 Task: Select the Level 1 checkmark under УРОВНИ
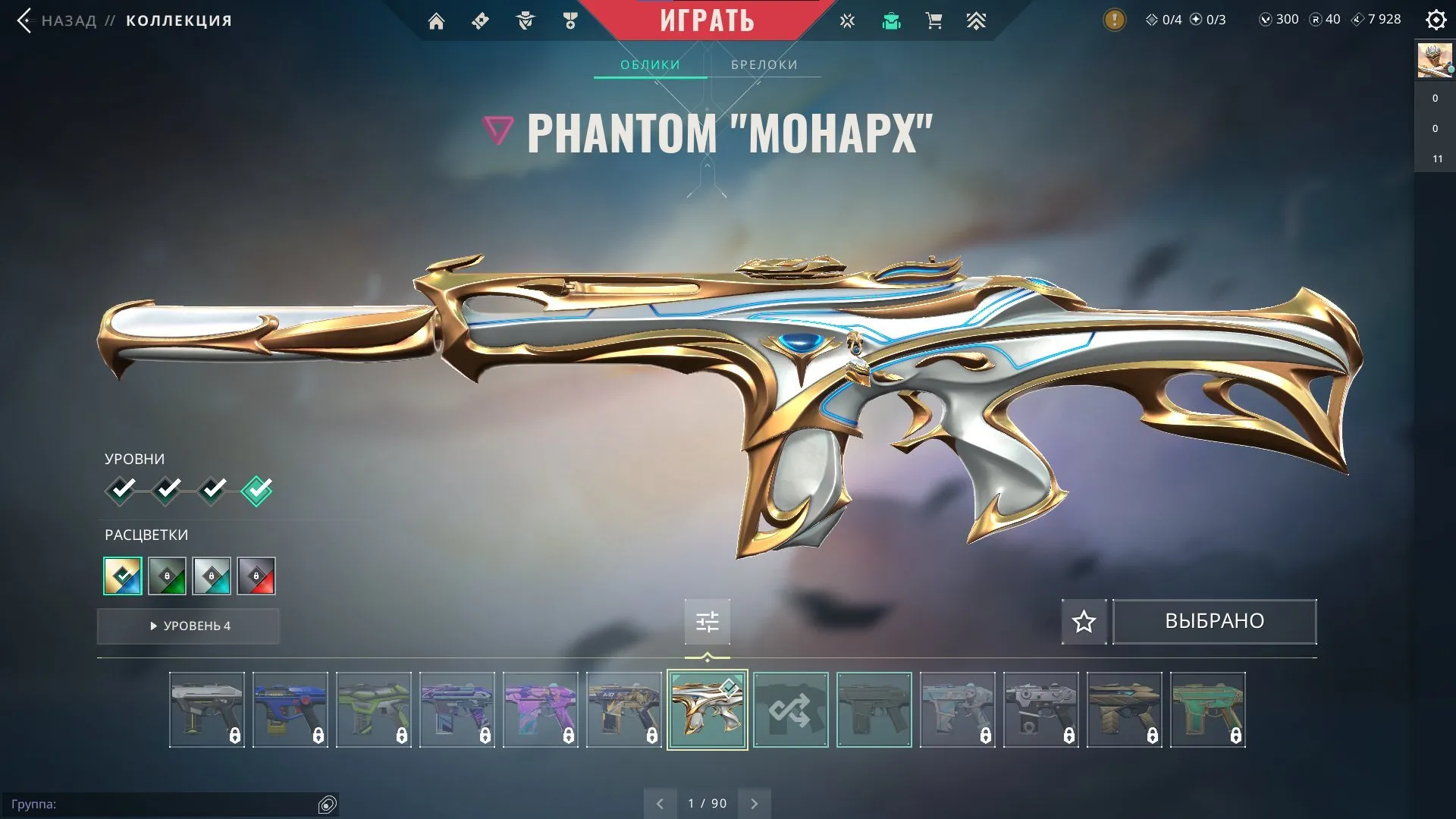[x=121, y=490]
